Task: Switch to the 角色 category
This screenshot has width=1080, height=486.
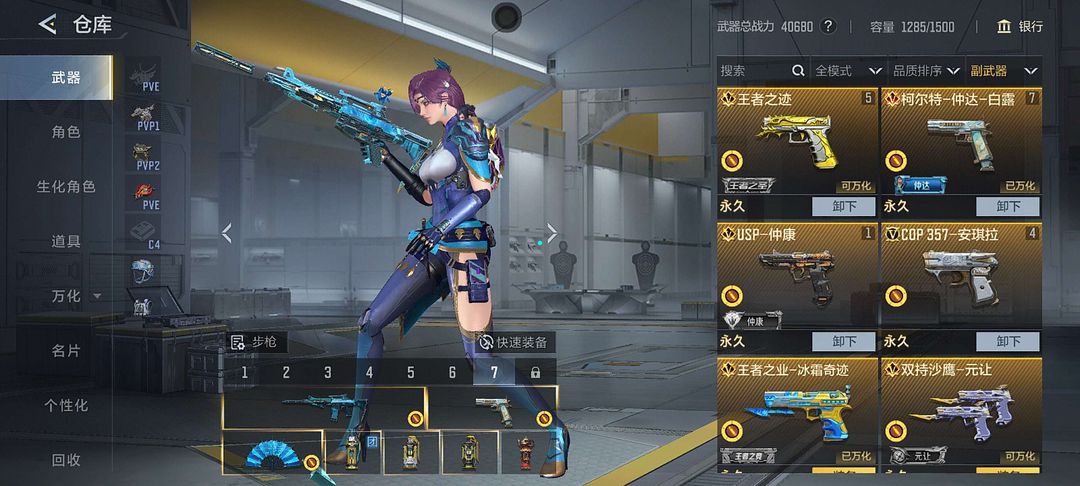Action: pyautogui.click(x=66, y=132)
